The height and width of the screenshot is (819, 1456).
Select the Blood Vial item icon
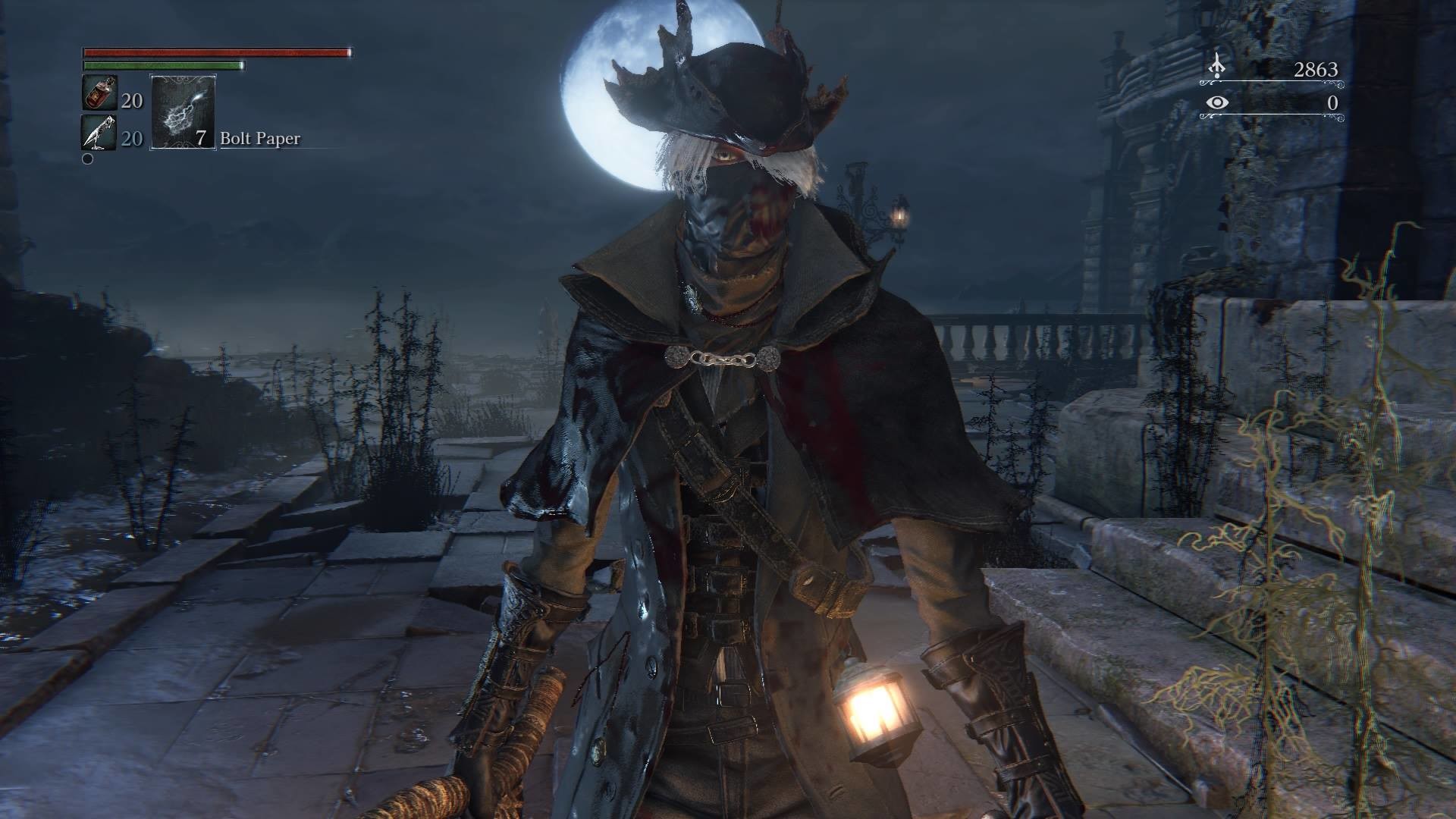[x=99, y=93]
